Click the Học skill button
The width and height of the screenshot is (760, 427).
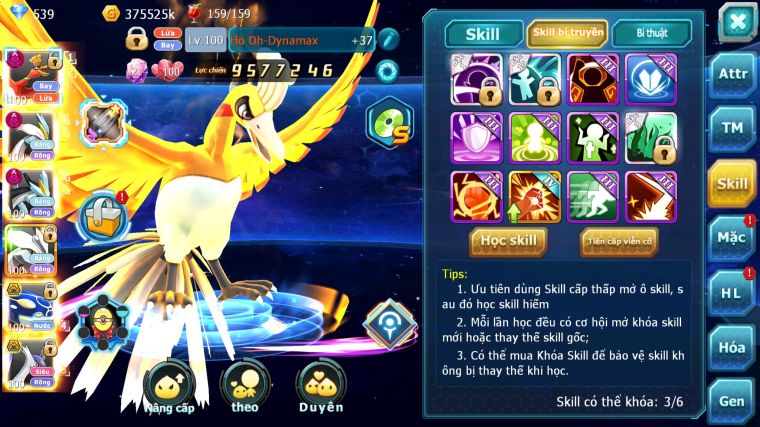pos(510,241)
